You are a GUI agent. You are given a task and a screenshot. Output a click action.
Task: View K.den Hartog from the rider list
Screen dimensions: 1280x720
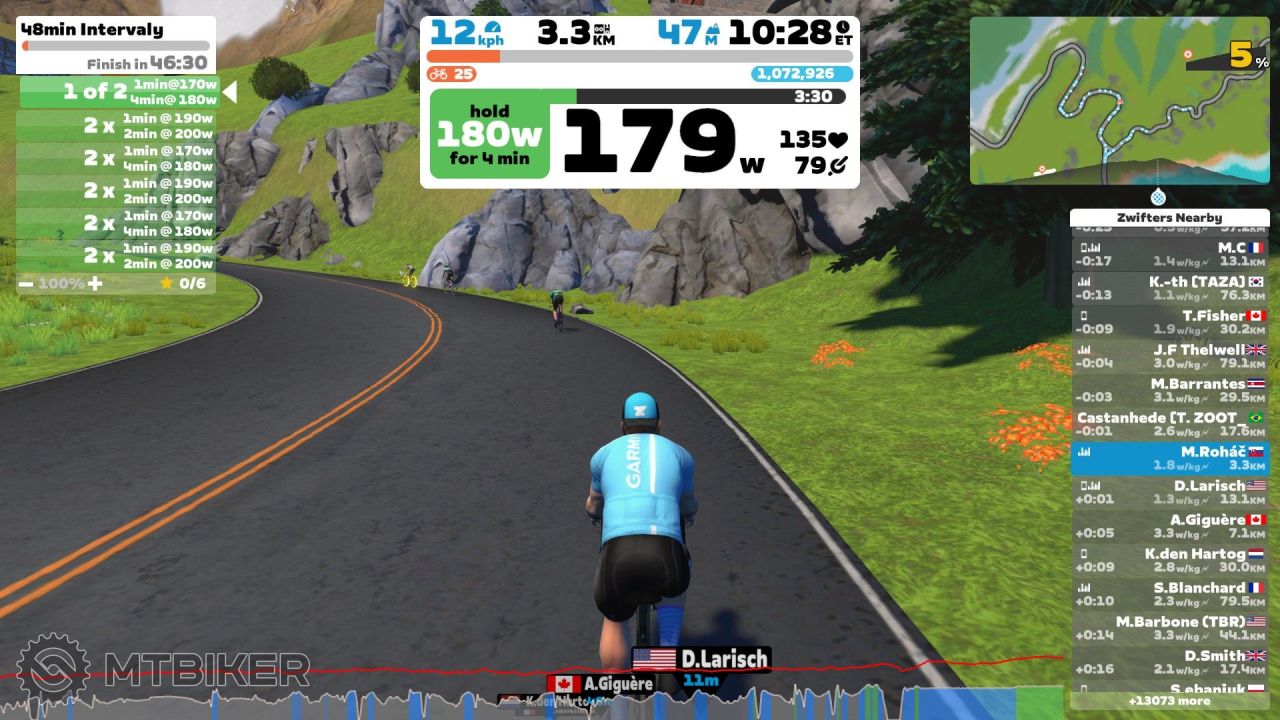(x=1169, y=560)
